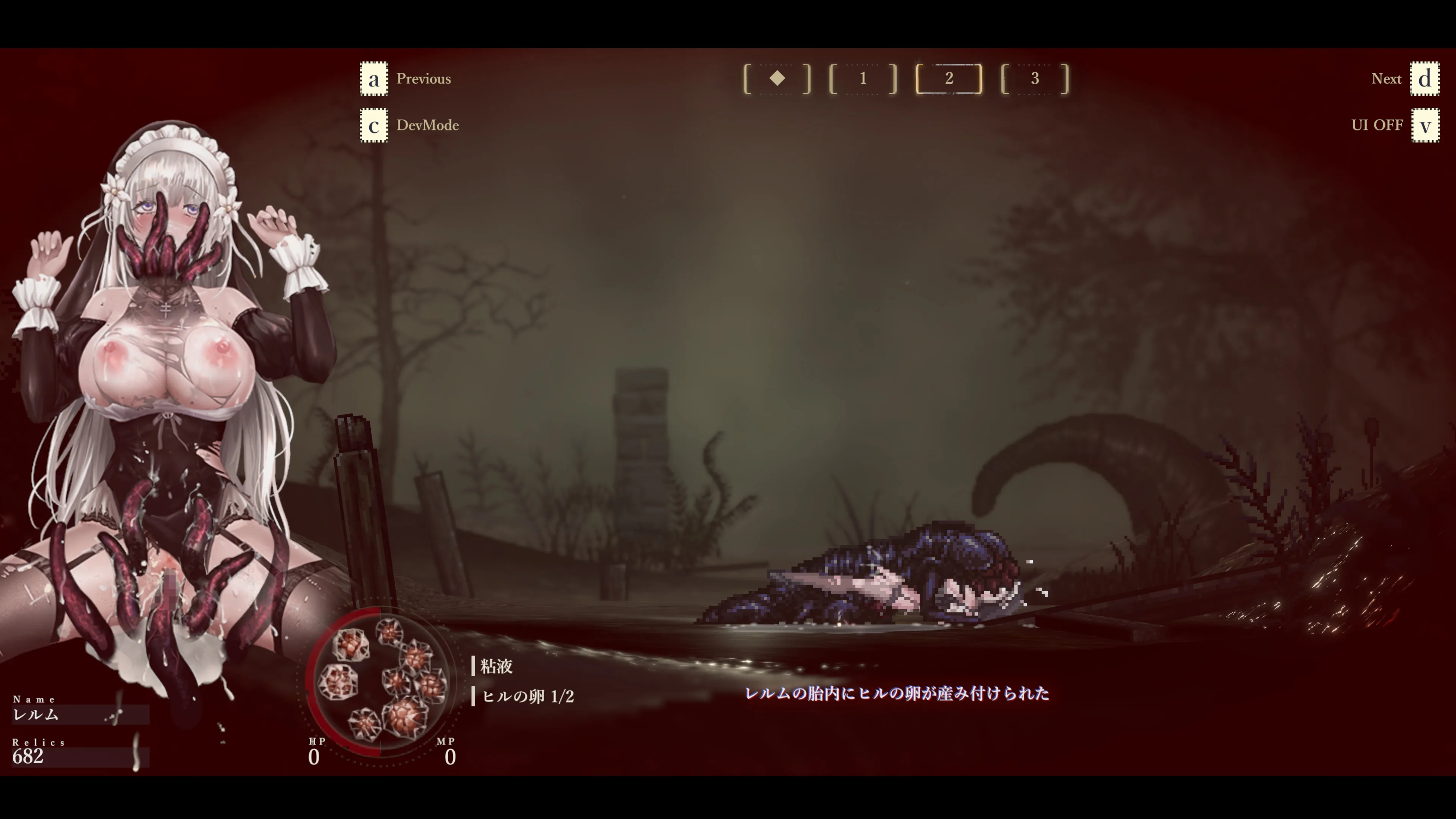Select page tab 2
This screenshot has width=1456, height=819.
(949, 78)
